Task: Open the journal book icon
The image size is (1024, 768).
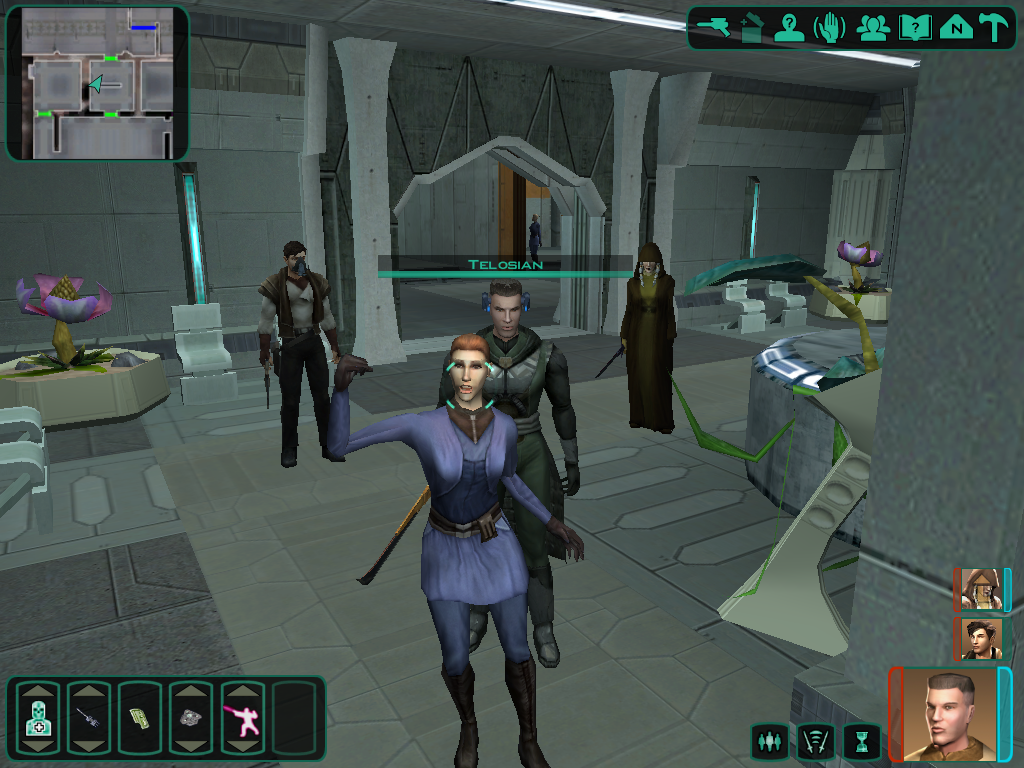Action: [915, 28]
